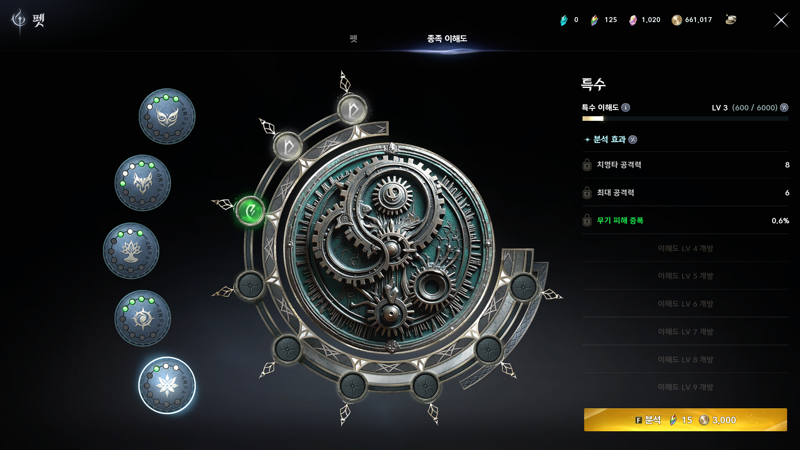Select the butterfly mask race icon
Screen dimensions: 800x450
click(167, 116)
